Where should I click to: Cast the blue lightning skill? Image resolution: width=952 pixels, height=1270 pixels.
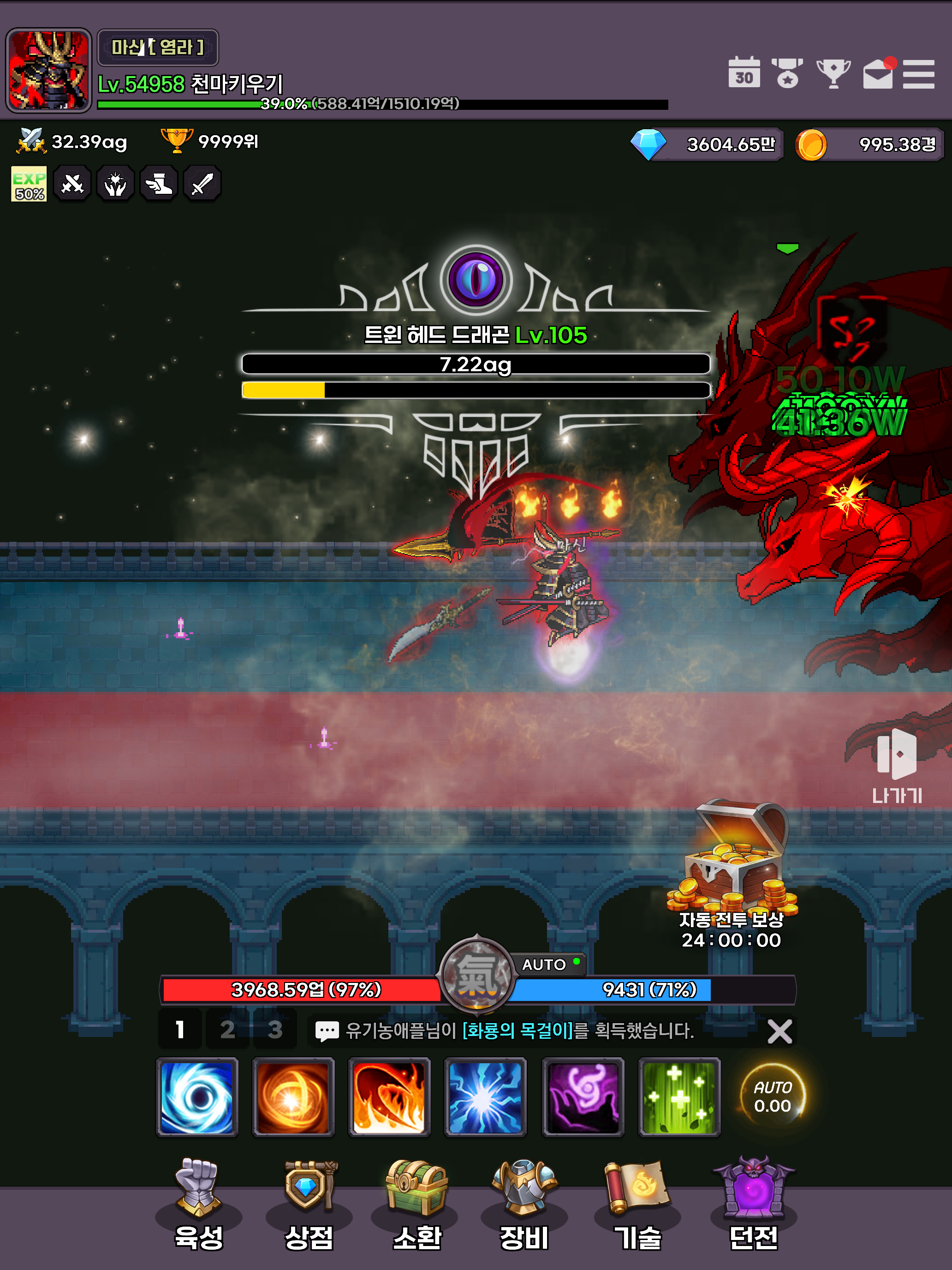(486, 1096)
